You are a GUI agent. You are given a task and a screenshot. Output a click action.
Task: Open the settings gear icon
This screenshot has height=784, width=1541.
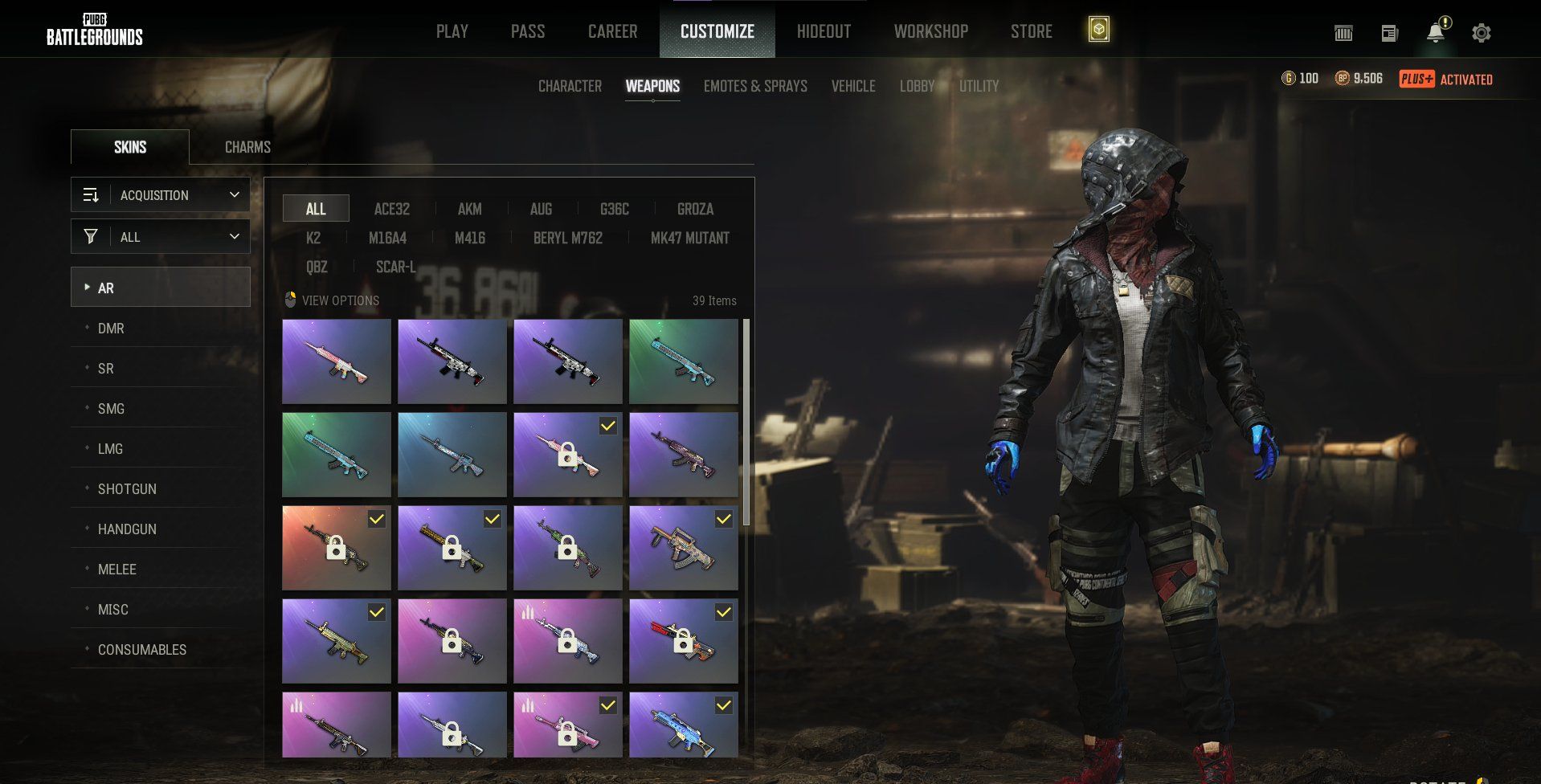1481,33
